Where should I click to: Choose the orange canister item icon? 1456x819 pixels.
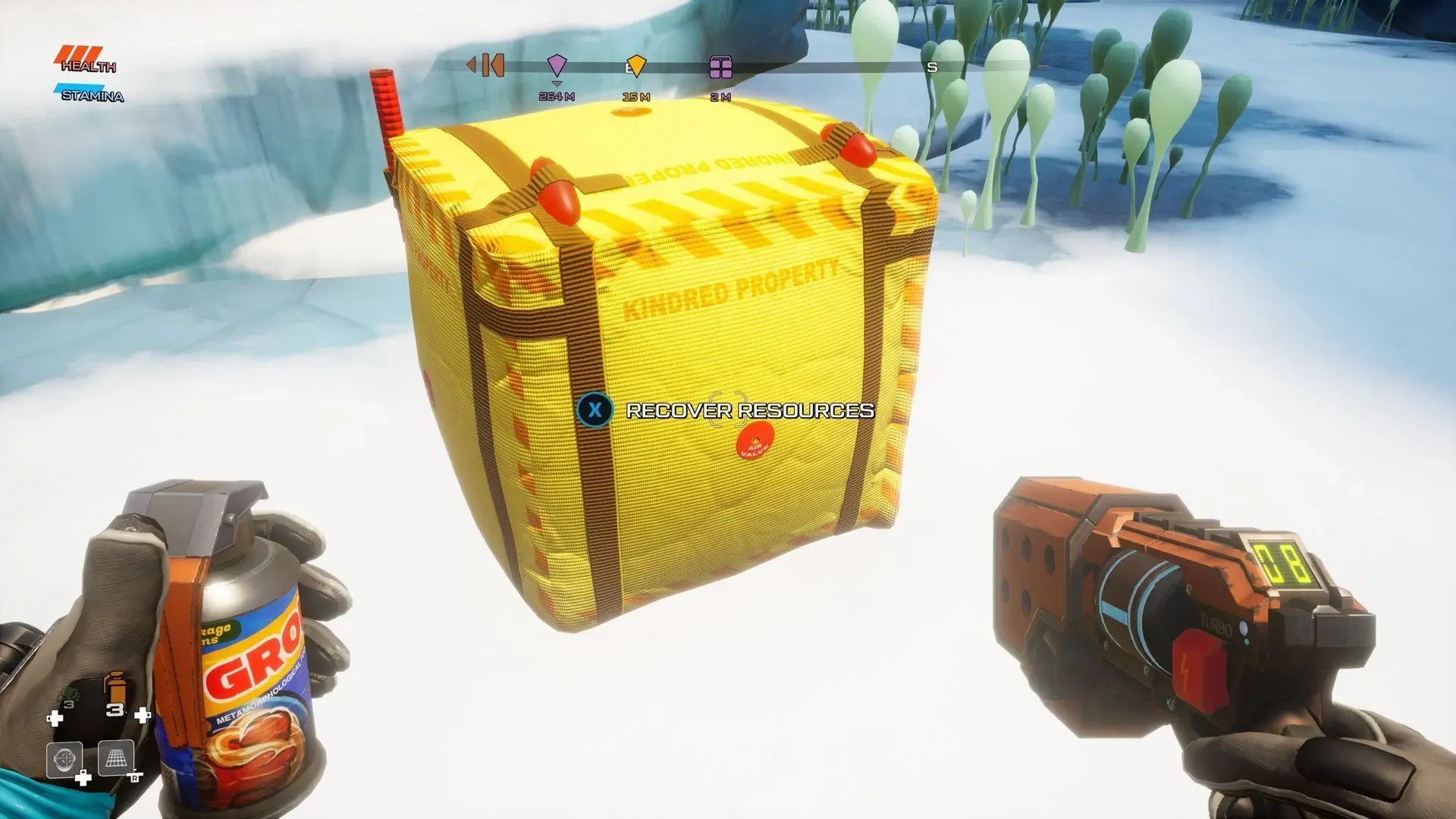[114, 688]
